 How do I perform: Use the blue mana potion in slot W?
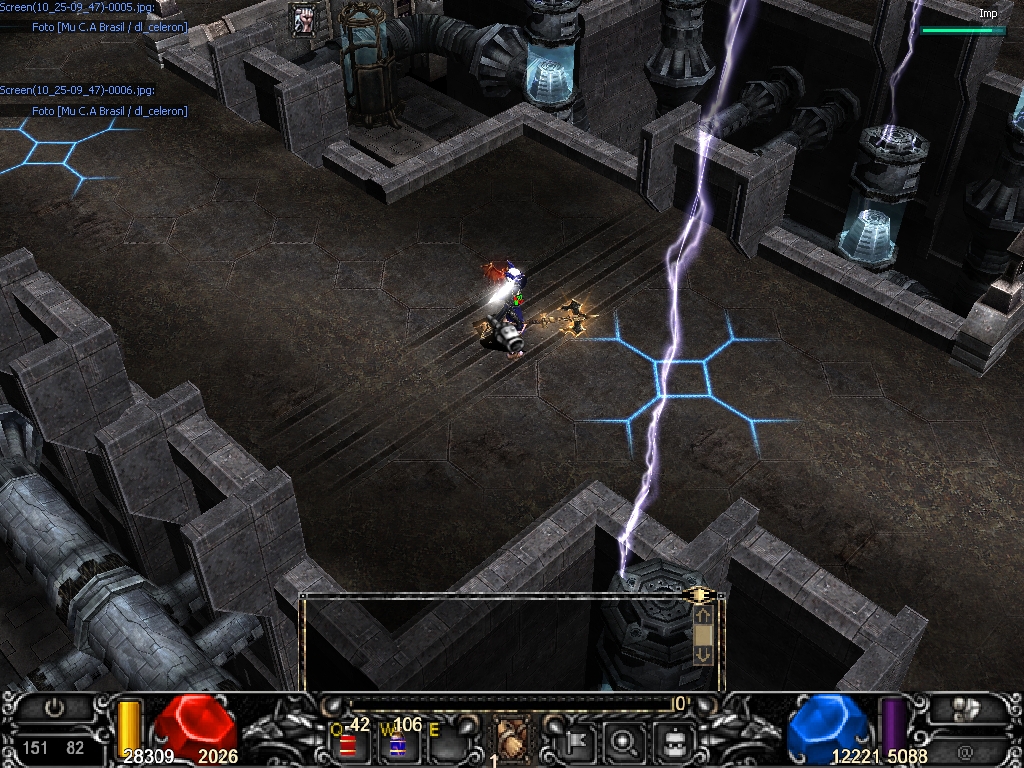tap(397, 745)
